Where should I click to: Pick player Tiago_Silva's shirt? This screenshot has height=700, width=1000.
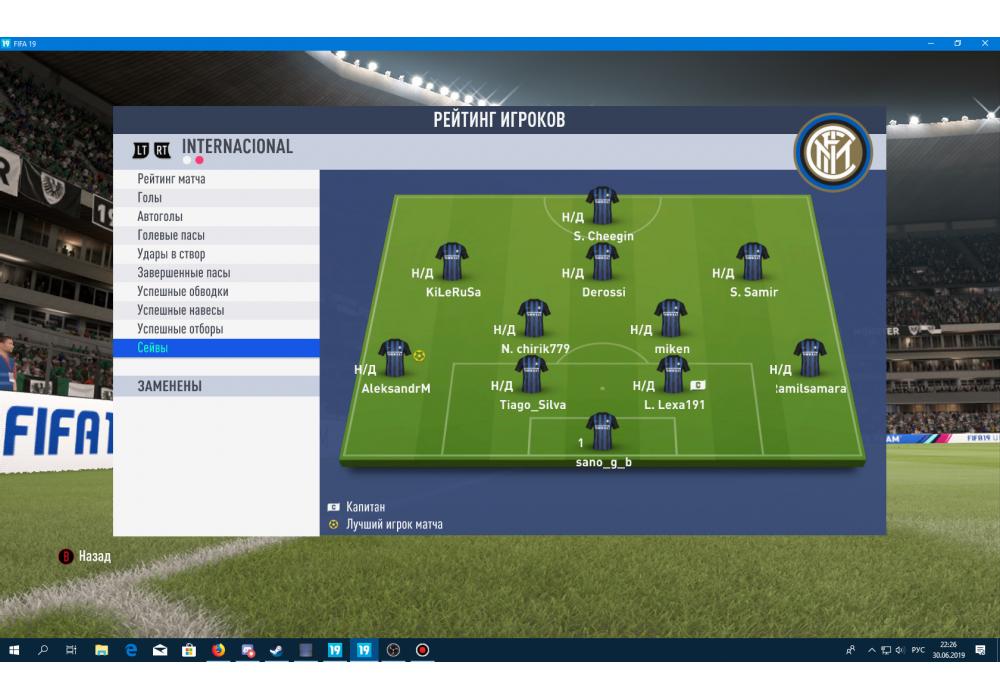[x=531, y=375]
